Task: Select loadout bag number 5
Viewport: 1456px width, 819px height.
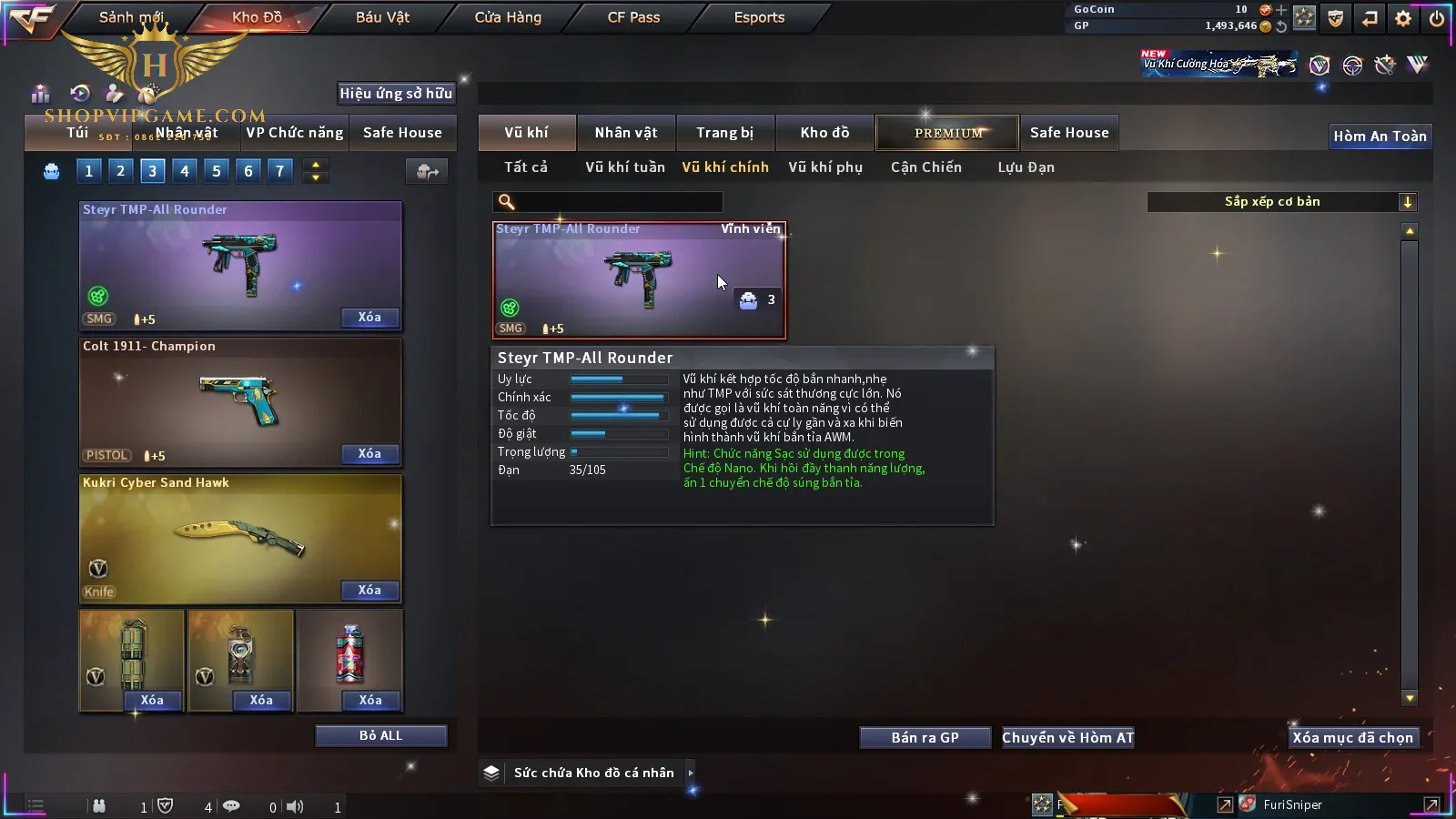Action: [x=217, y=171]
